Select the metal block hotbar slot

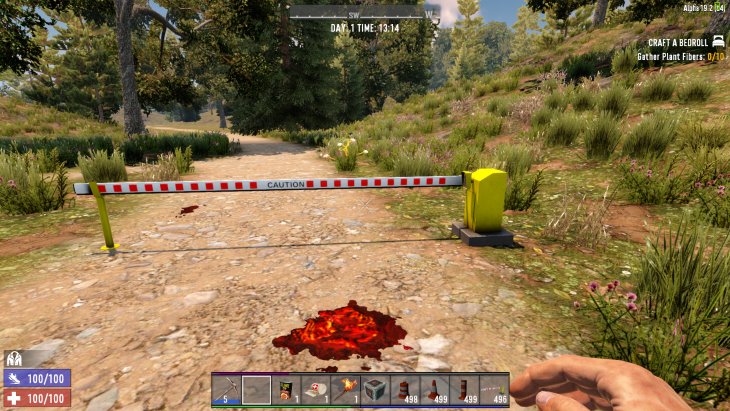coord(375,389)
